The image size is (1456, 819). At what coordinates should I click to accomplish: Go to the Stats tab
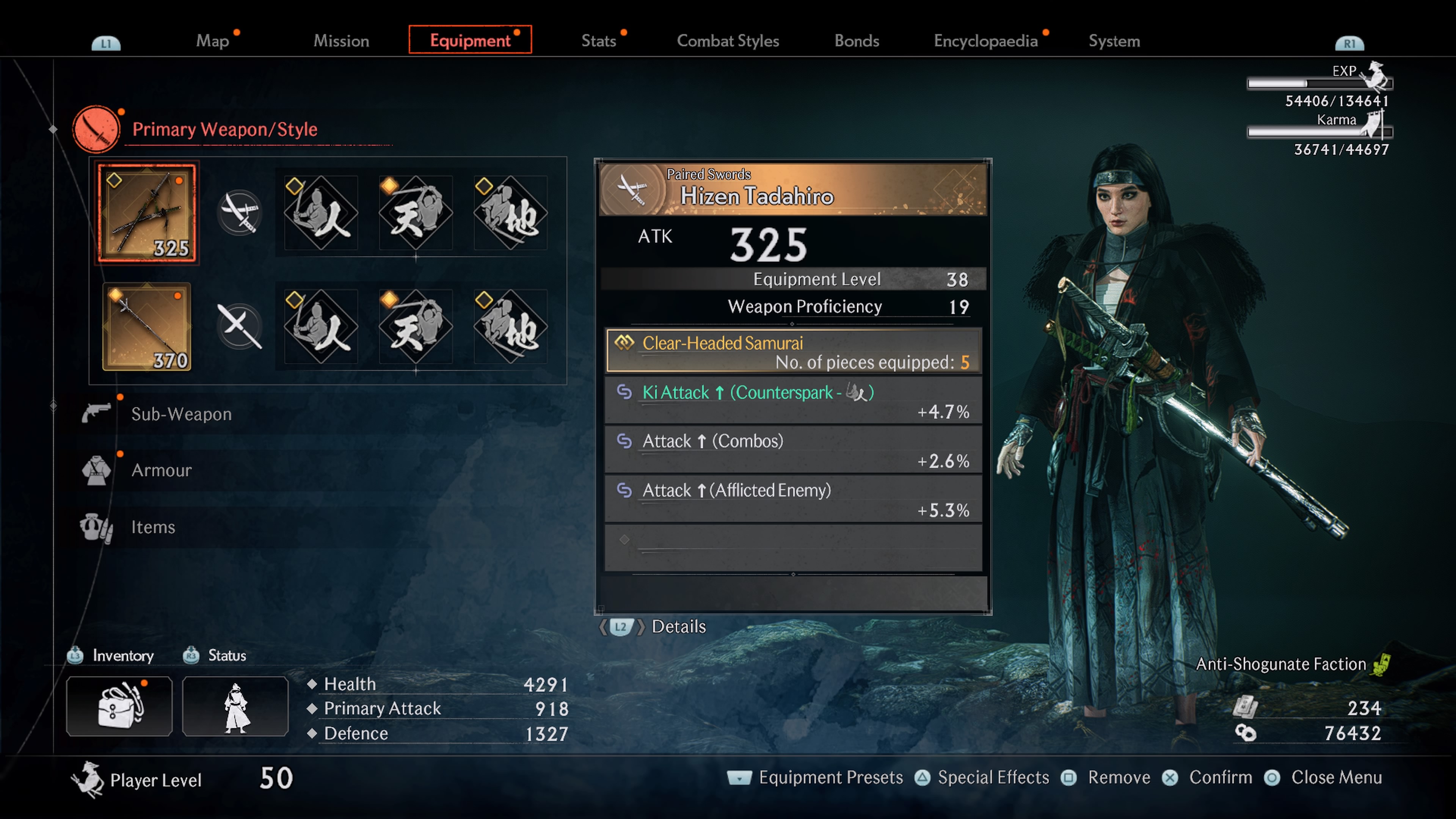tap(598, 41)
